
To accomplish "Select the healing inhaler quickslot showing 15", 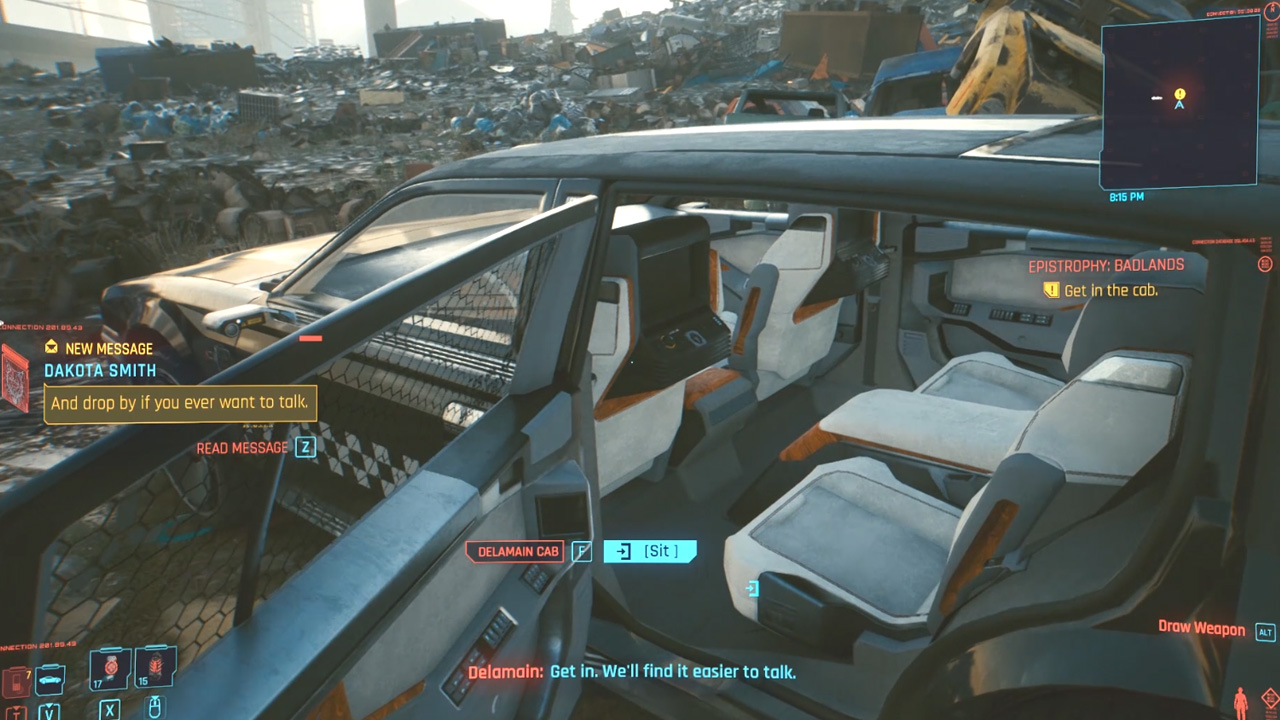I will (x=155, y=665).
